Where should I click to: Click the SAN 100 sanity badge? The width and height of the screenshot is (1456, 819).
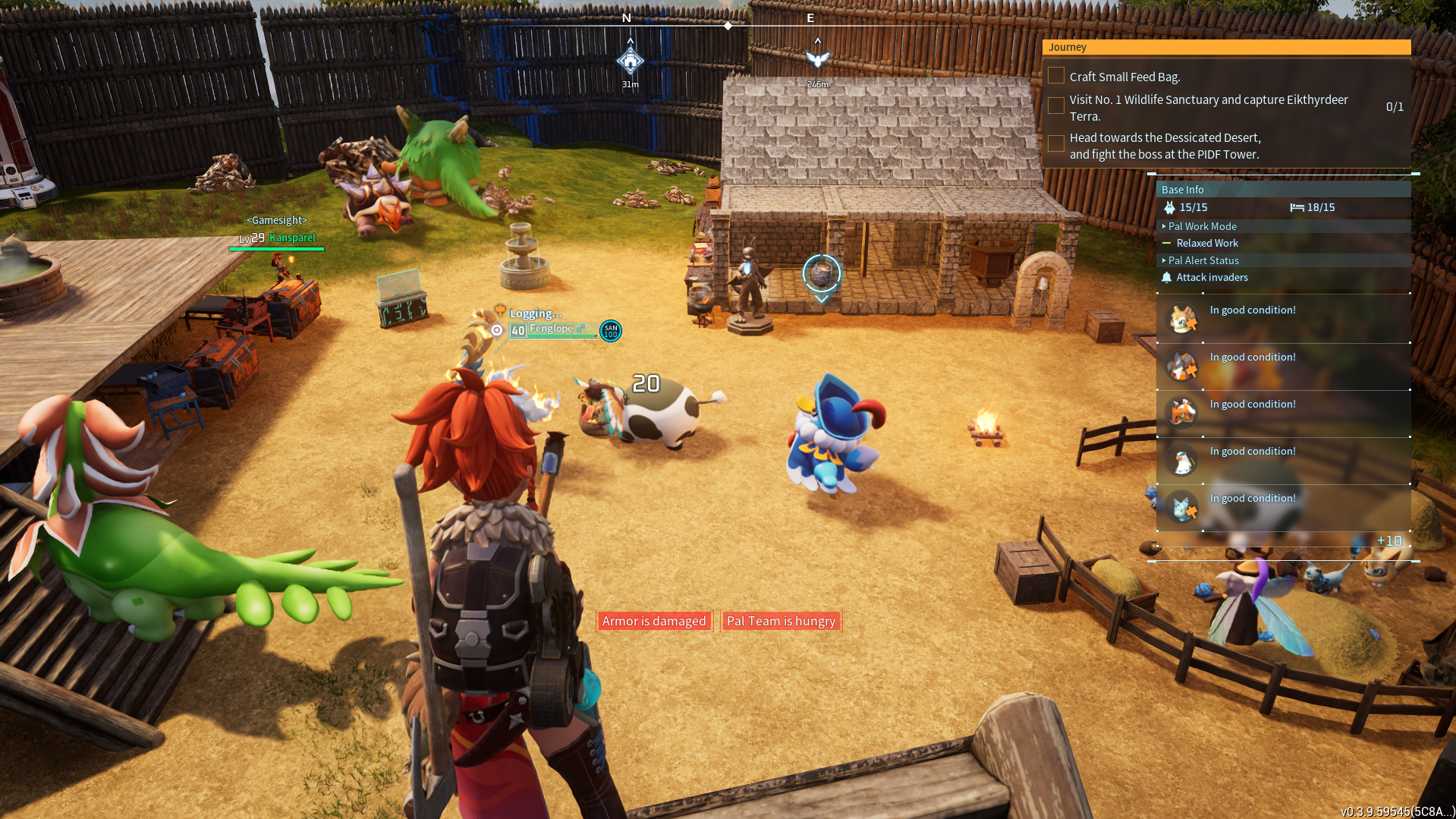(611, 331)
